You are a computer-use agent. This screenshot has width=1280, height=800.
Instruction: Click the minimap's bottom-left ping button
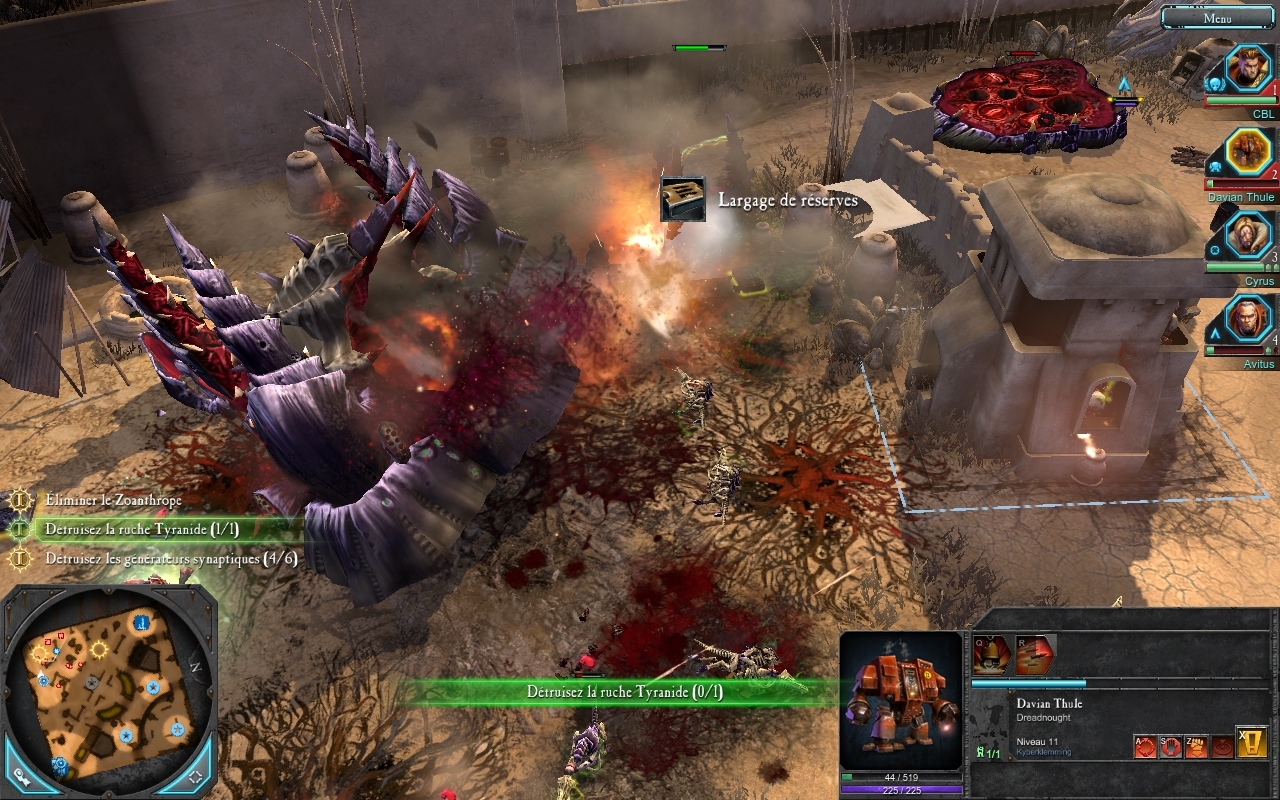point(21,775)
